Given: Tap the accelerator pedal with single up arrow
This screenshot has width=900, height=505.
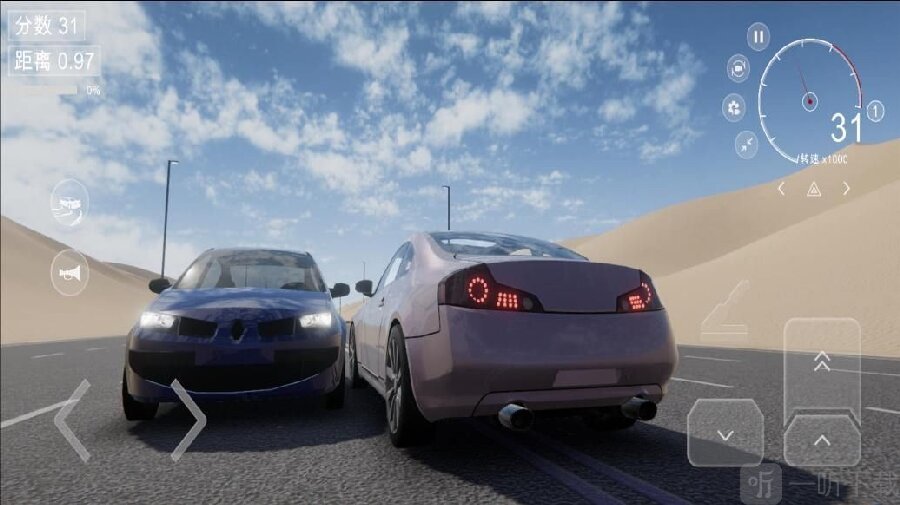Looking at the screenshot, I should pos(822,440).
